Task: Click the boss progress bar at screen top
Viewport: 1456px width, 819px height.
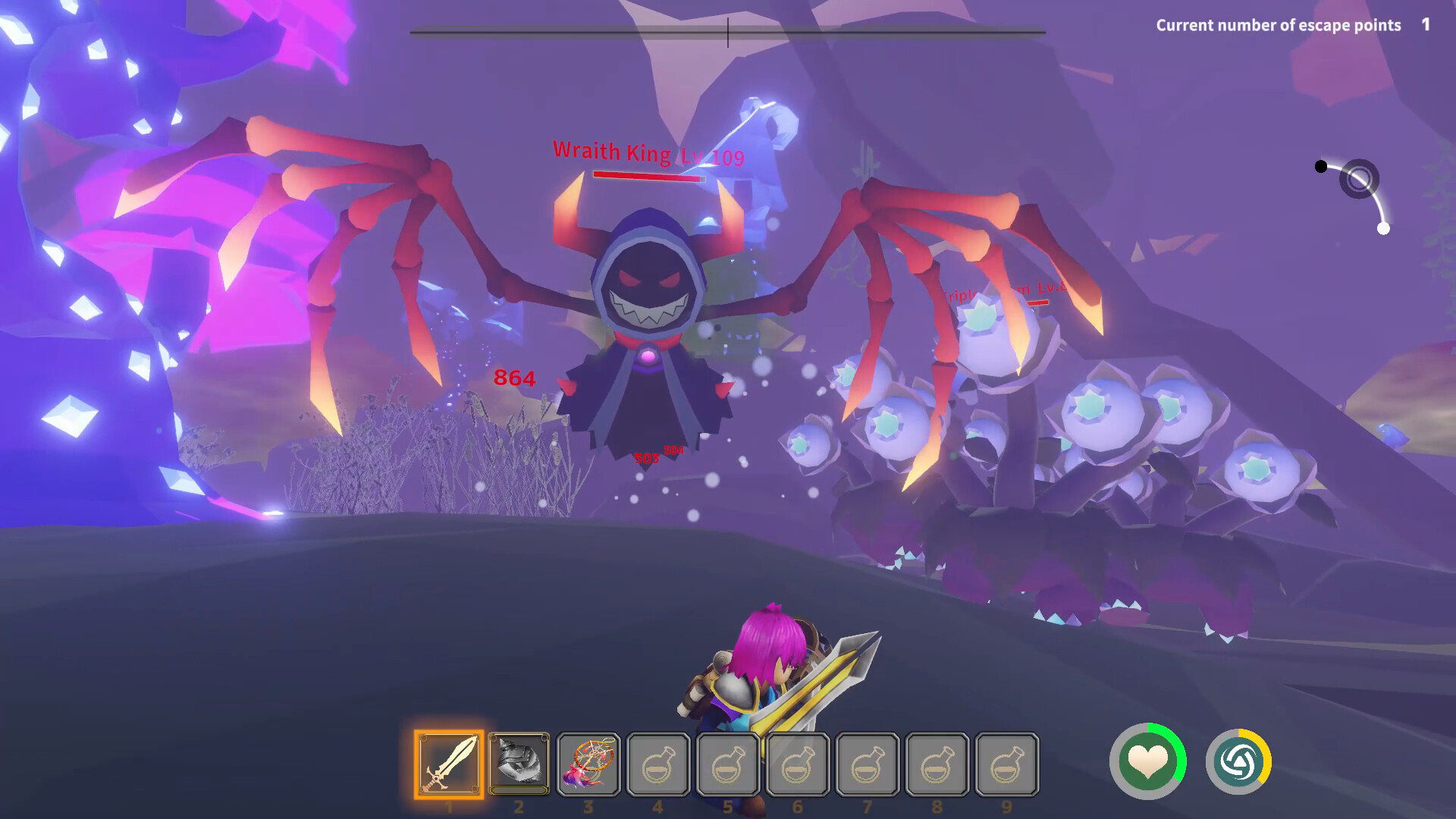Action: [x=728, y=32]
